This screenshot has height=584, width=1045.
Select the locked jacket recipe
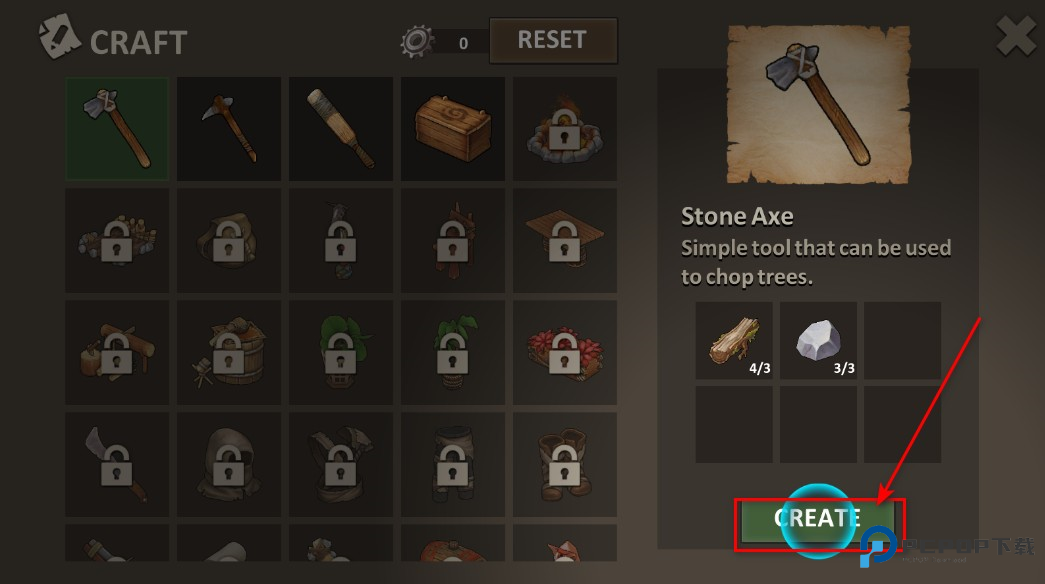(x=341, y=465)
